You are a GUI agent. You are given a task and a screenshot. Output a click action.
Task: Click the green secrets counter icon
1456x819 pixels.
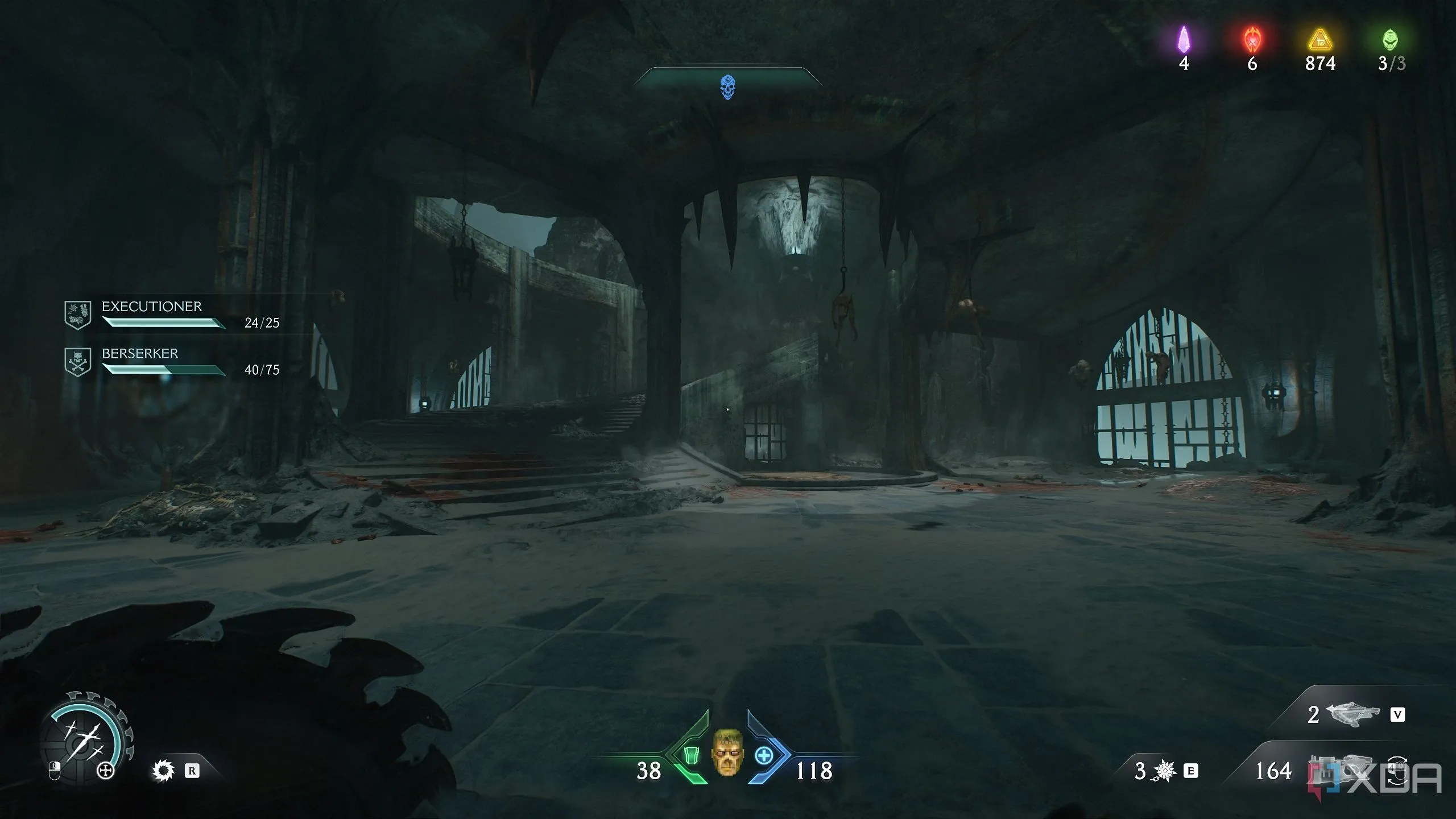1389,40
